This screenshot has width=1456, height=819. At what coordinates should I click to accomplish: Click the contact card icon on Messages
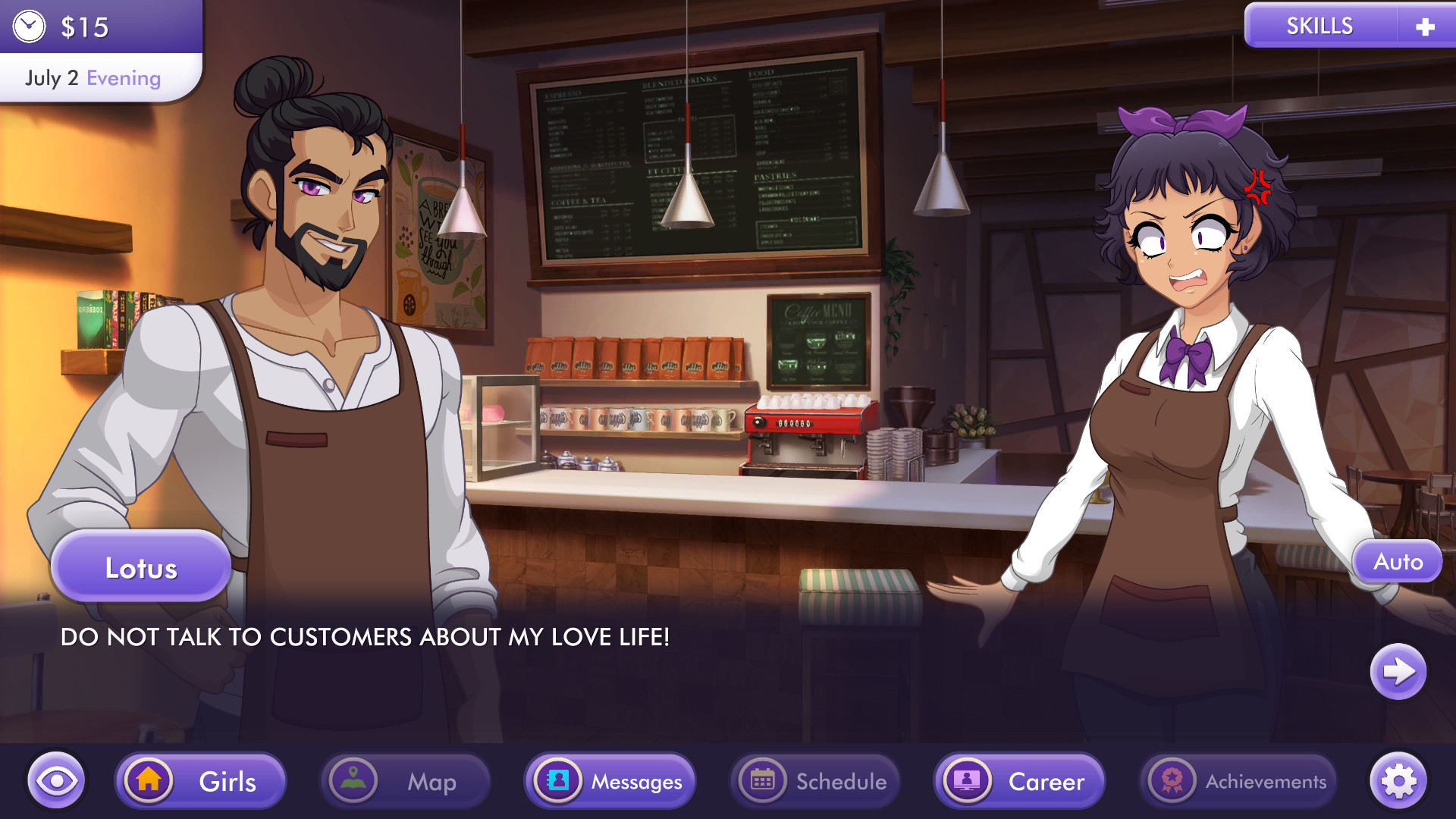[x=559, y=780]
